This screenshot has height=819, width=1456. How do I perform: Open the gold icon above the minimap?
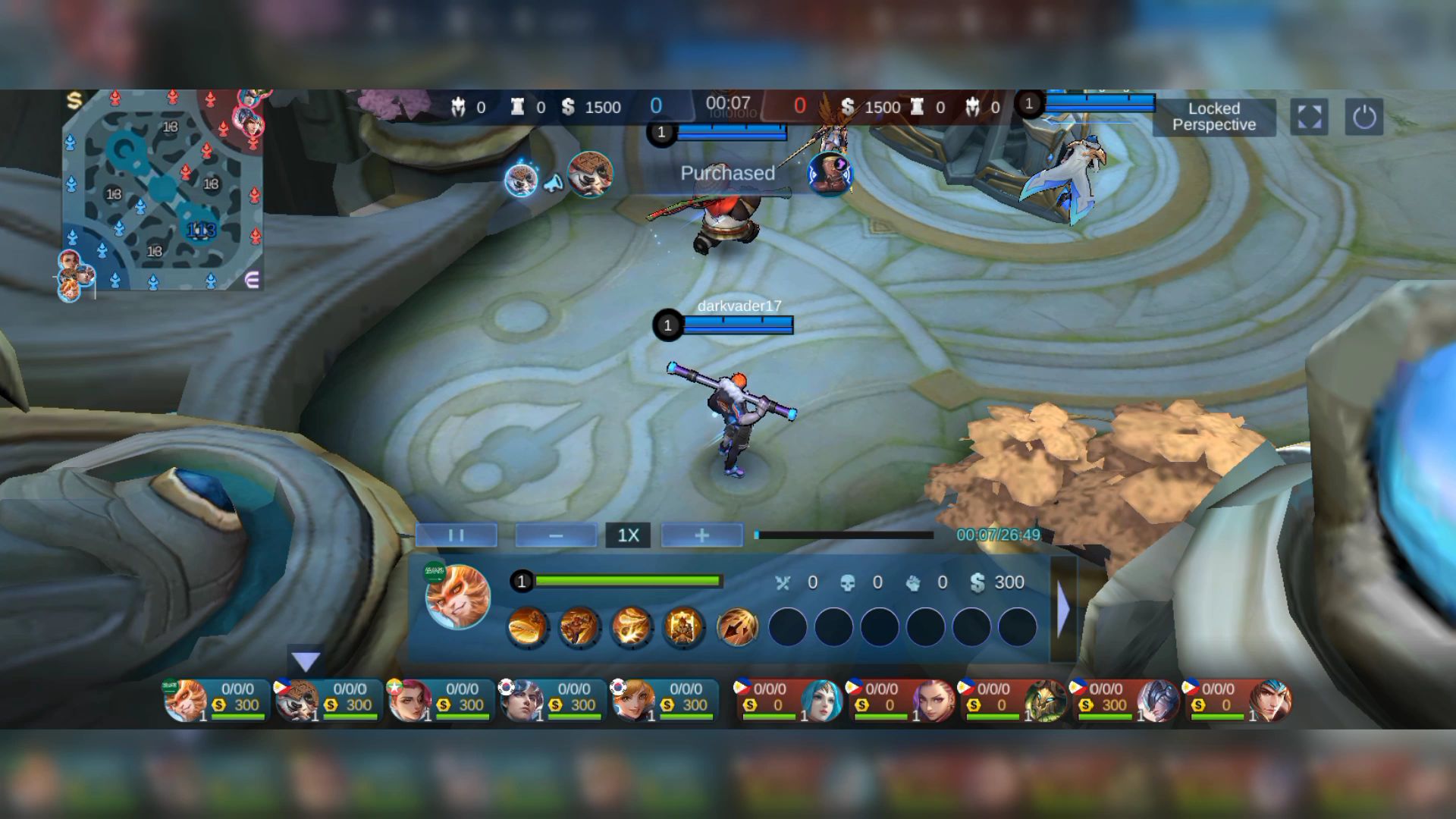74,100
